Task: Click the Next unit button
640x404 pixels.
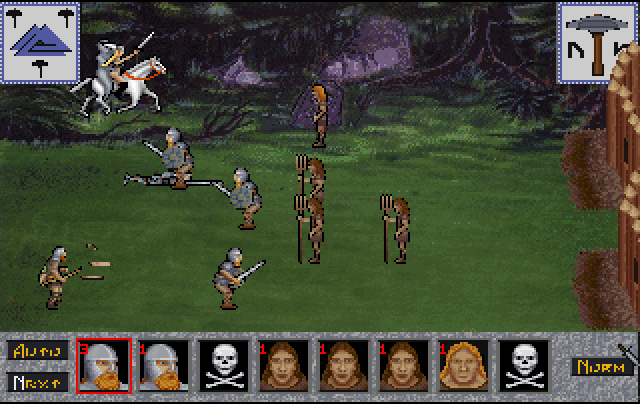Action: [38, 381]
